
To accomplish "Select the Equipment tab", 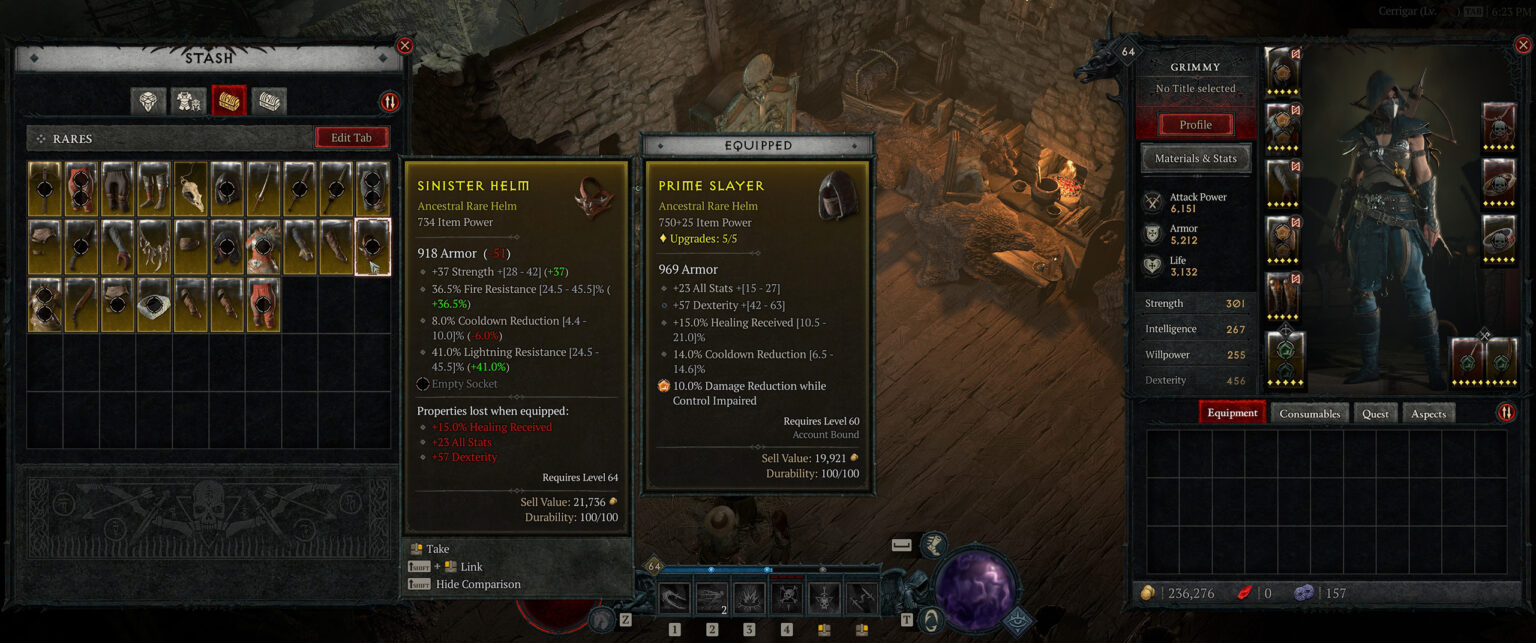I will (1232, 413).
